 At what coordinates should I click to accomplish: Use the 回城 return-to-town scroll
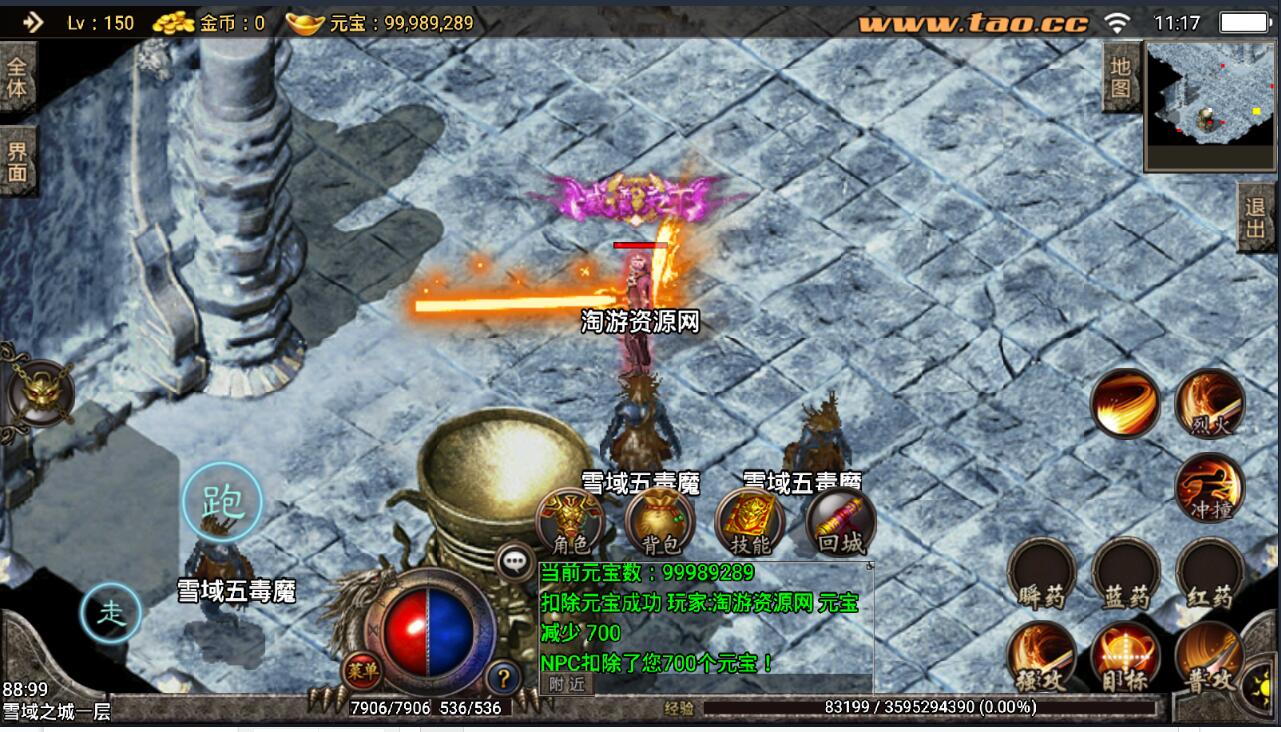(840, 522)
